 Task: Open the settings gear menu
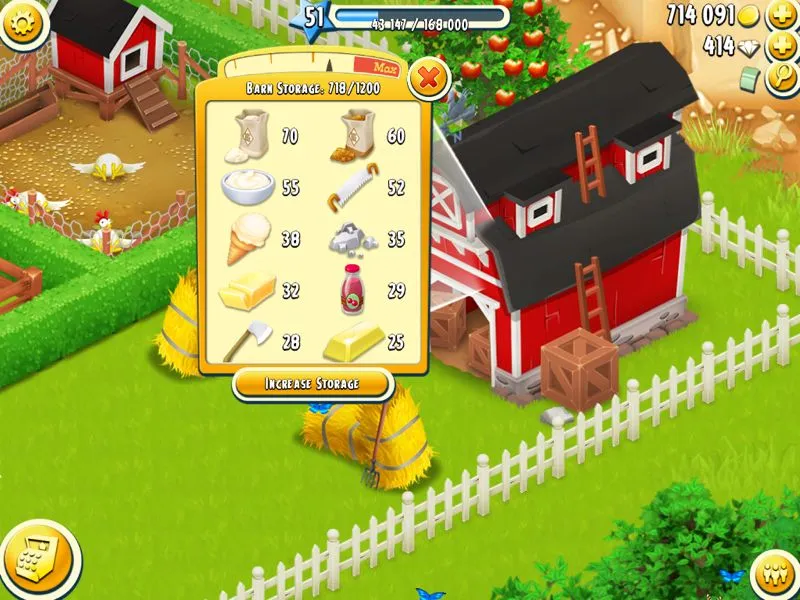(24, 24)
